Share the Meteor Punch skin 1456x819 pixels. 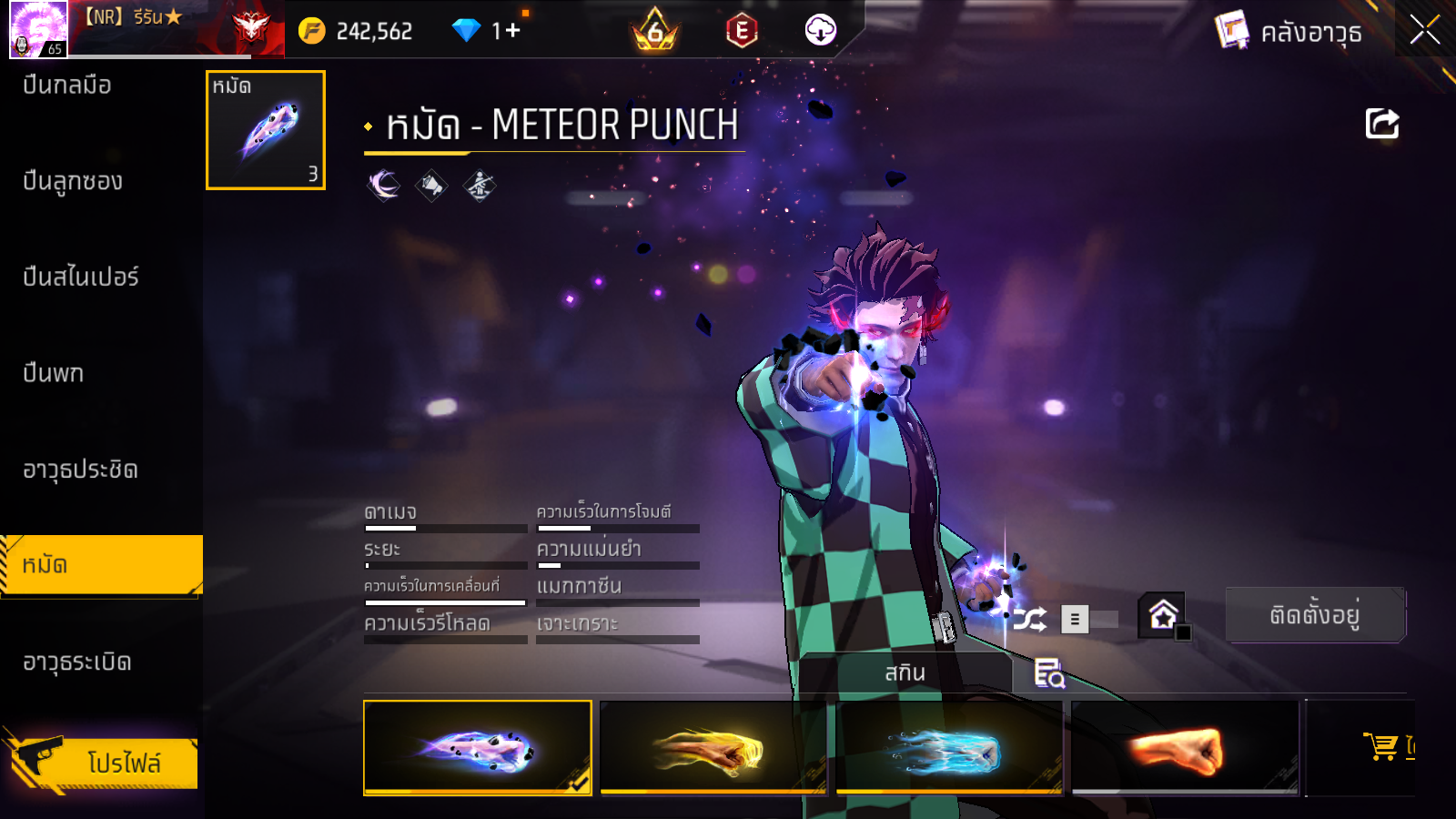click(x=1381, y=124)
